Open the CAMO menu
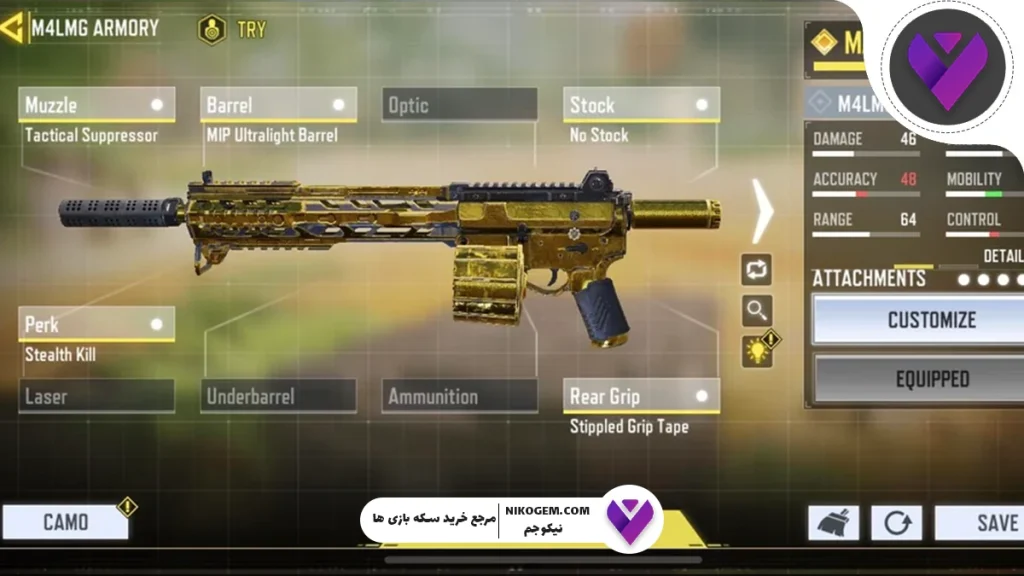This screenshot has height=576, width=1024. click(x=66, y=522)
